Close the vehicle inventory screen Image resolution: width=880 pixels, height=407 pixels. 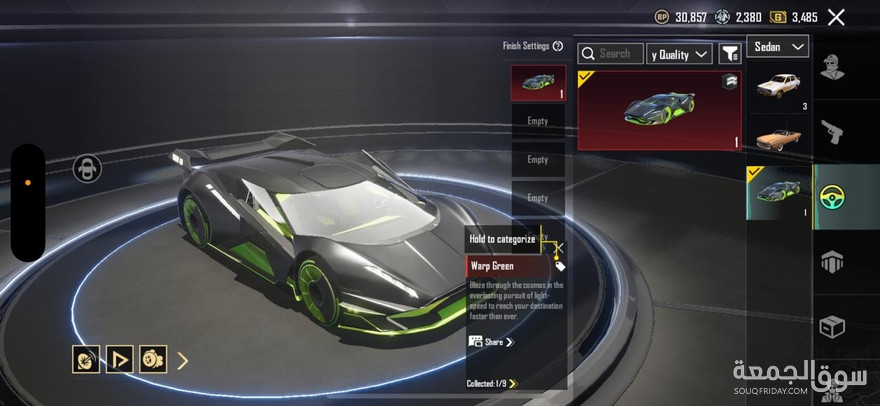click(836, 17)
